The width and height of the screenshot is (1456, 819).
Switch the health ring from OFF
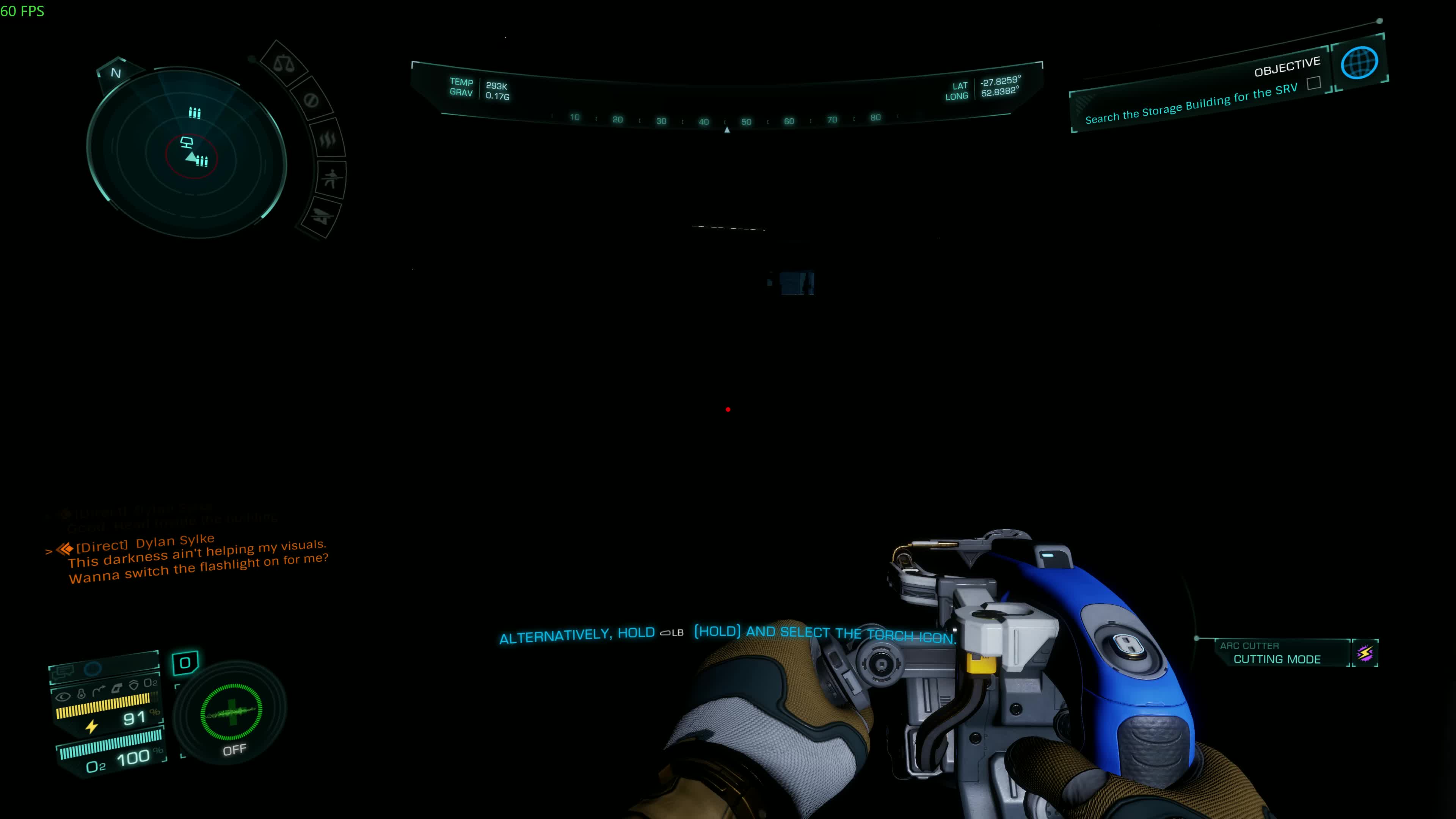click(x=232, y=713)
